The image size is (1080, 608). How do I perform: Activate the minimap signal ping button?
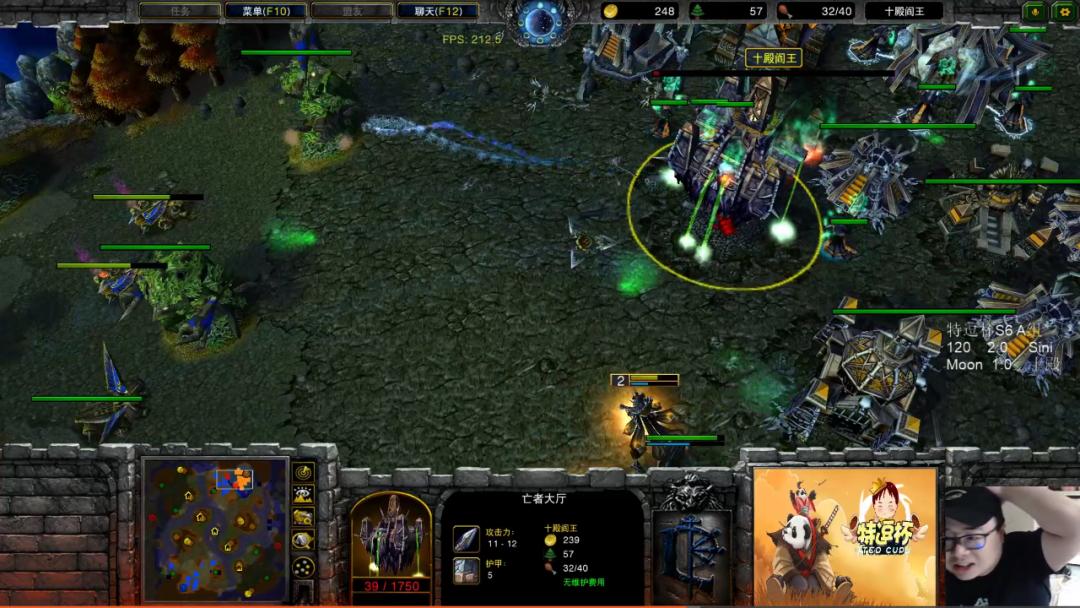pos(303,472)
